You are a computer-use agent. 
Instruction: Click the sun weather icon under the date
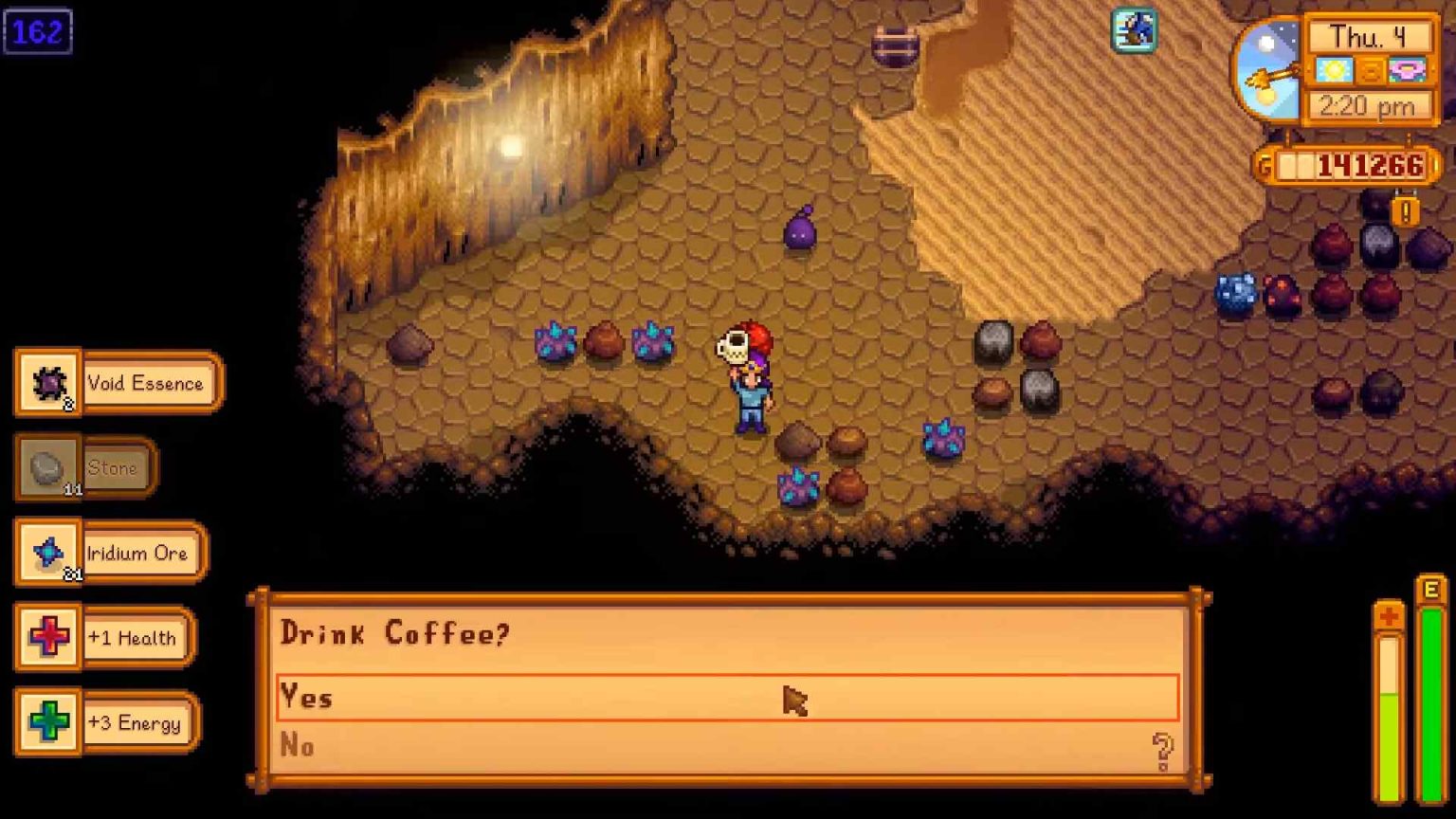point(1334,68)
